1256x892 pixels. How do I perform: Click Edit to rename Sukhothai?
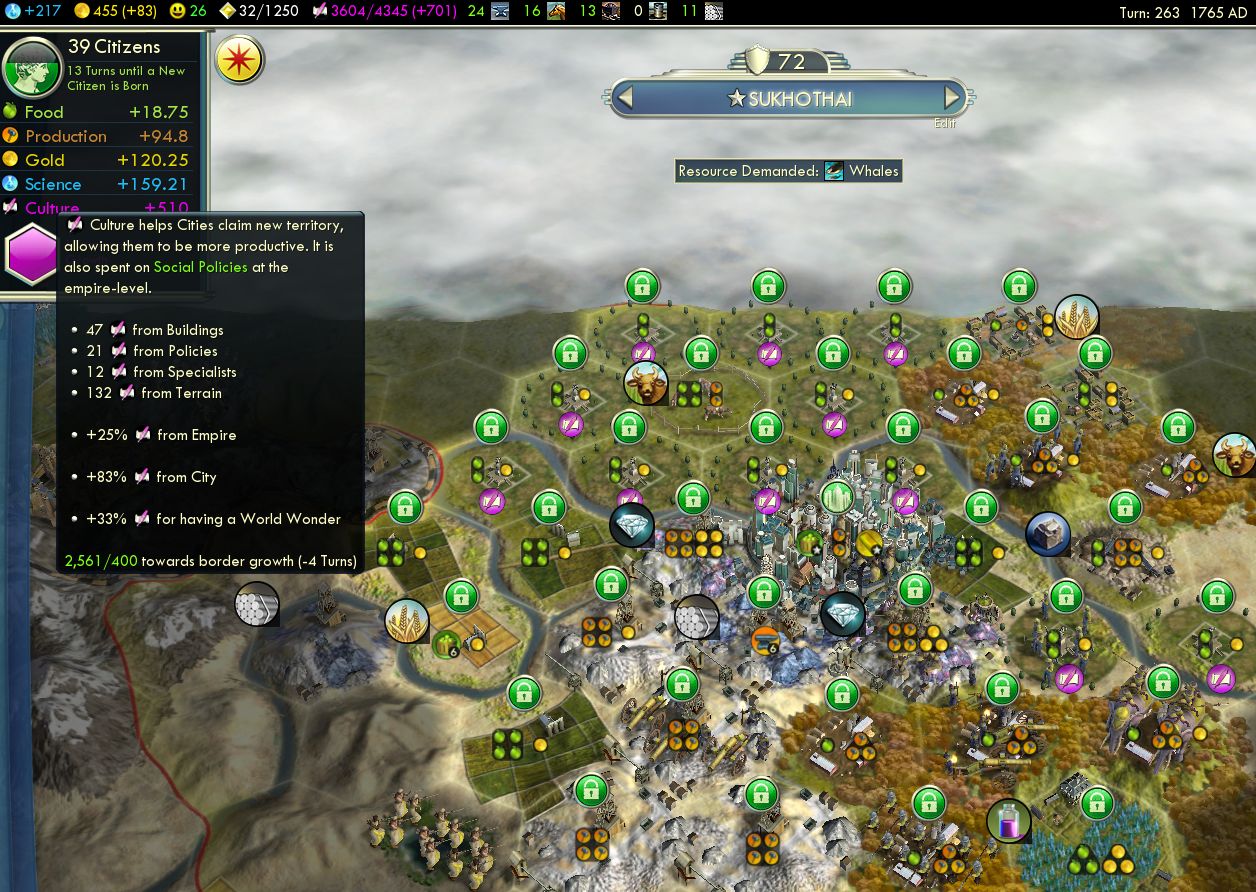[945, 123]
